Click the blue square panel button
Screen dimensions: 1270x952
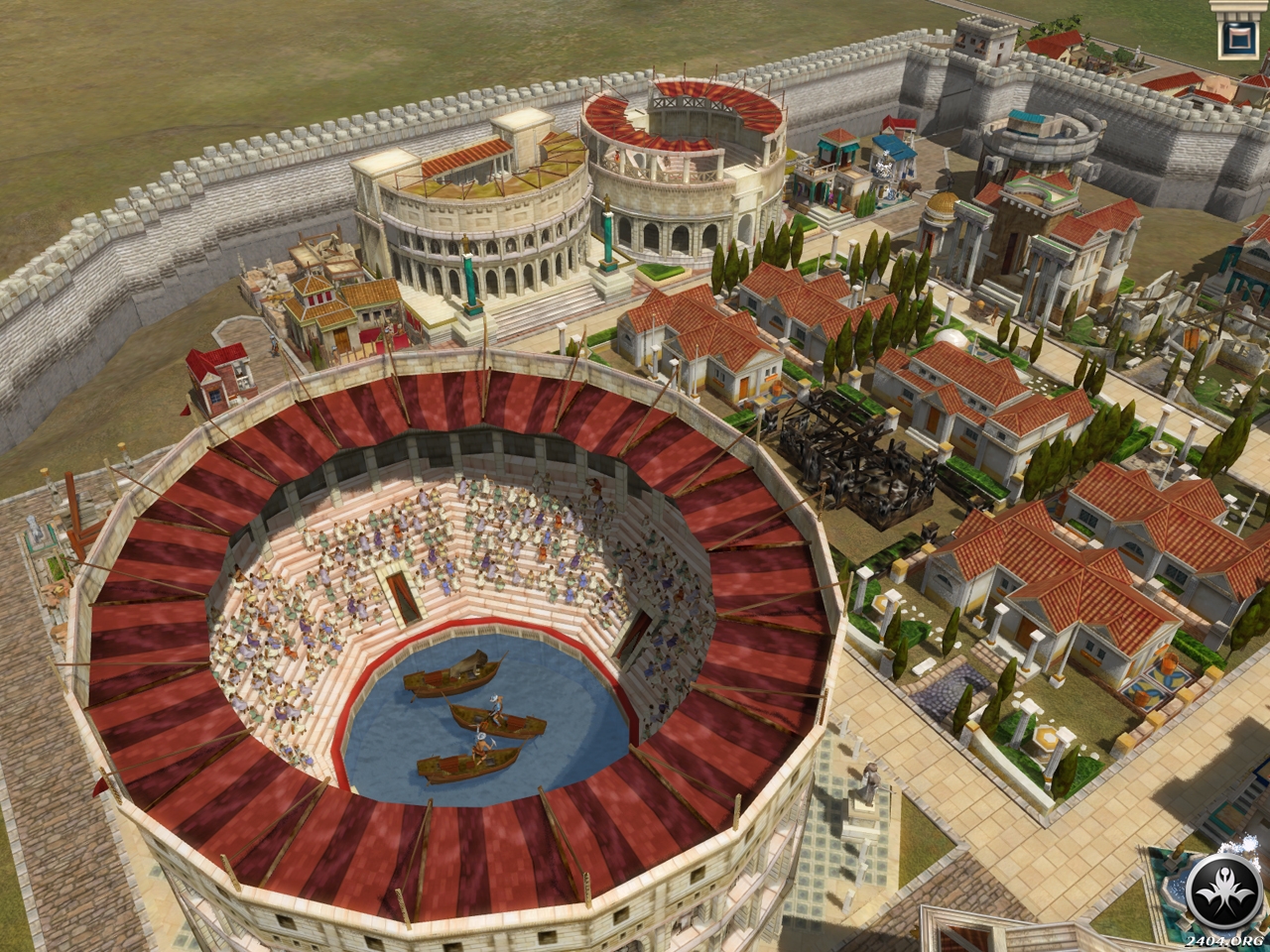tap(1236, 38)
